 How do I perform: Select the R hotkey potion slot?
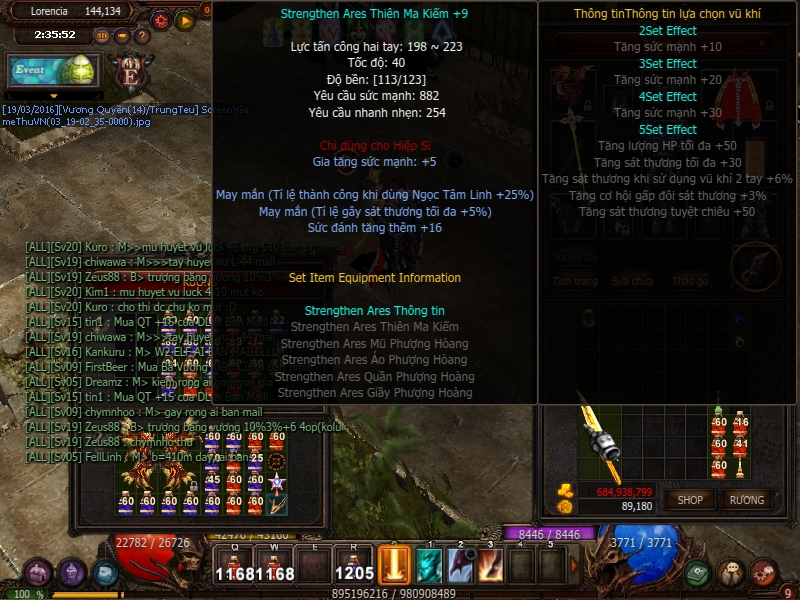(354, 566)
